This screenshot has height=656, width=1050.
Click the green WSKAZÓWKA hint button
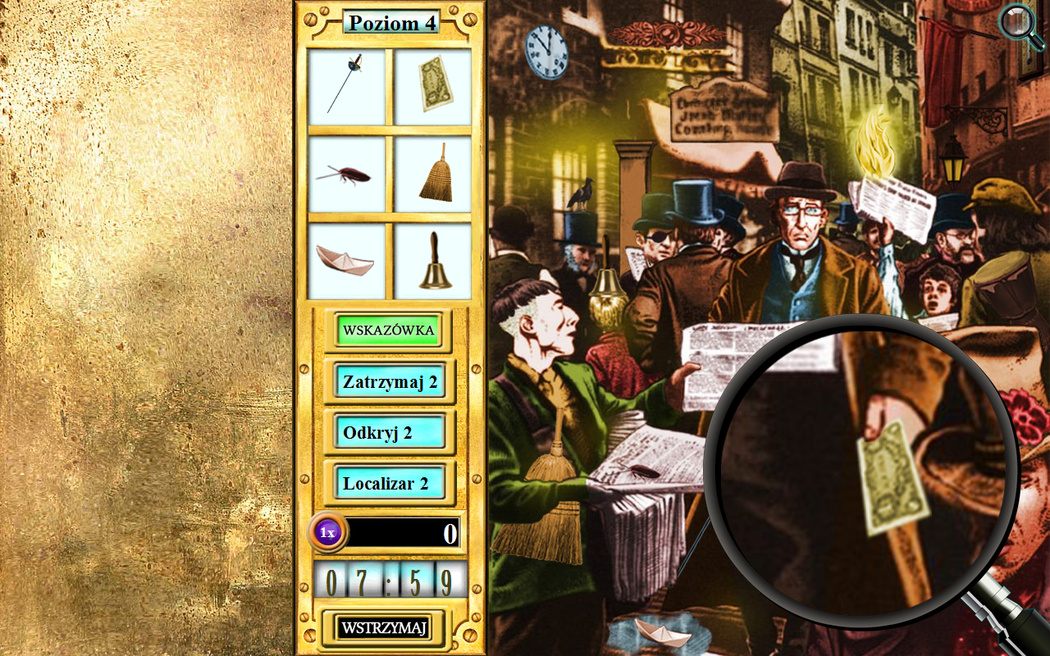tap(389, 330)
